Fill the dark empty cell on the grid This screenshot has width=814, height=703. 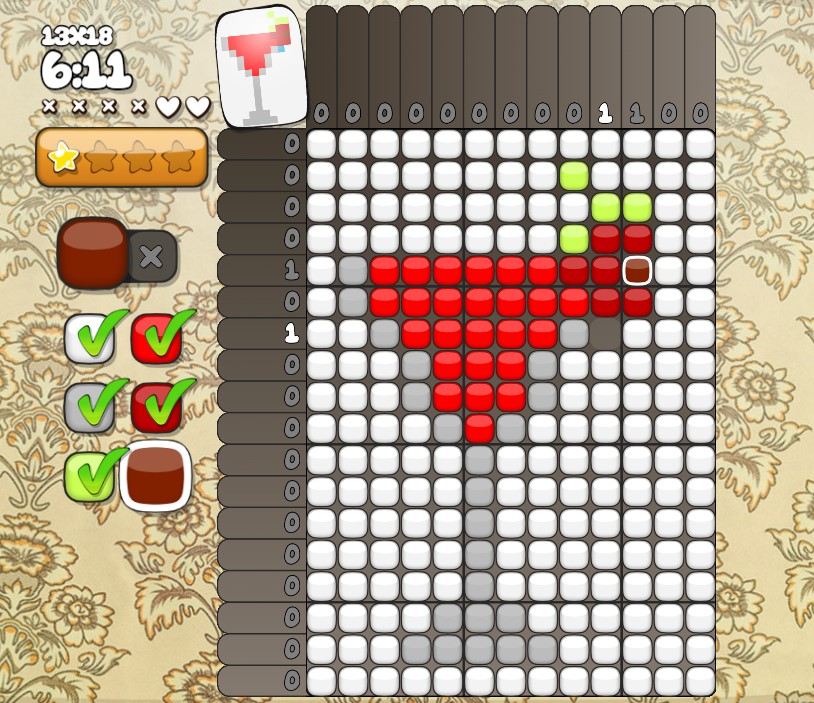[x=605, y=333]
